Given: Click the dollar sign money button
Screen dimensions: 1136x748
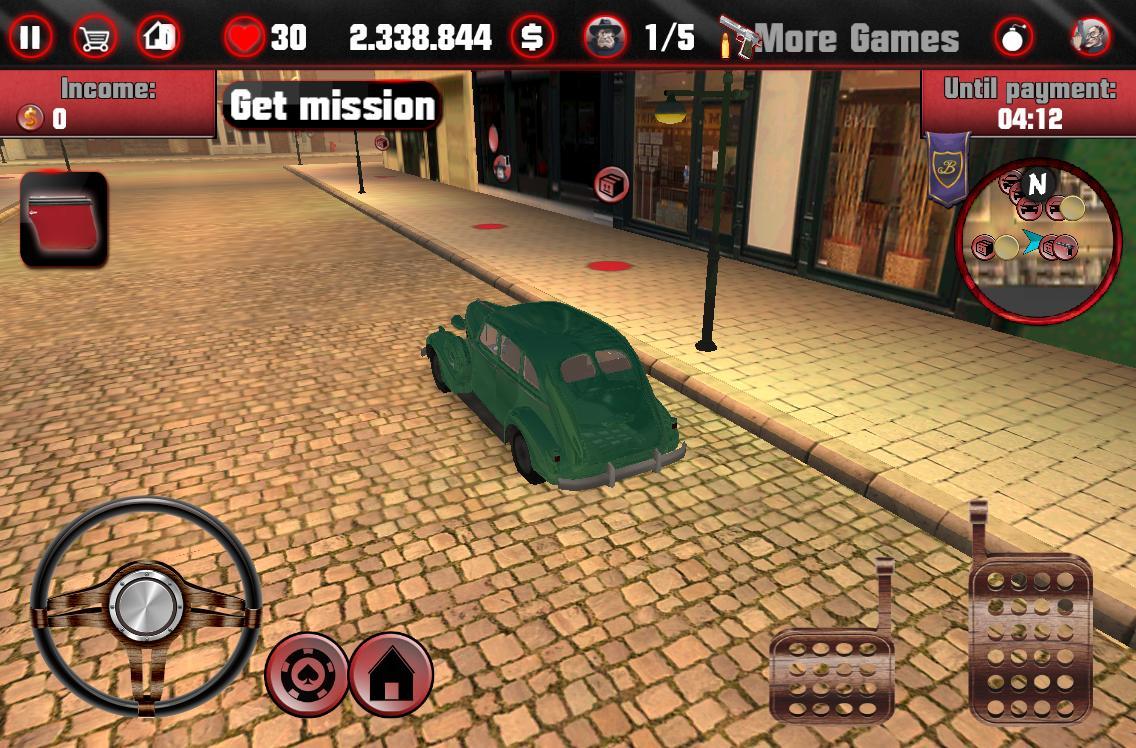Looking at the screenshot, I should tap(532, 38).
